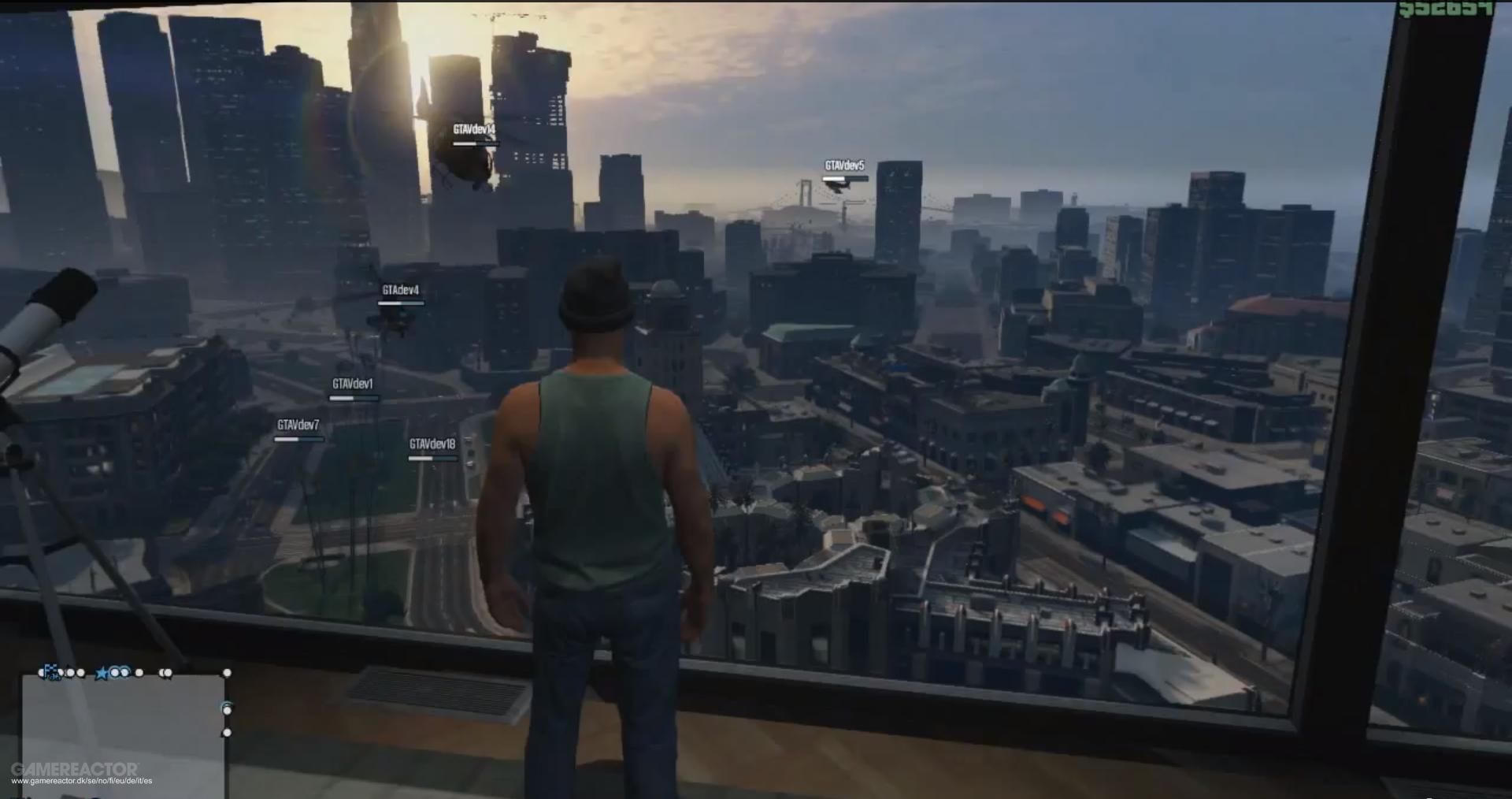Expand the blip cluster on the radar's right edge
1512x799 pixels.
pyautogui.click(x=228, y=733)
